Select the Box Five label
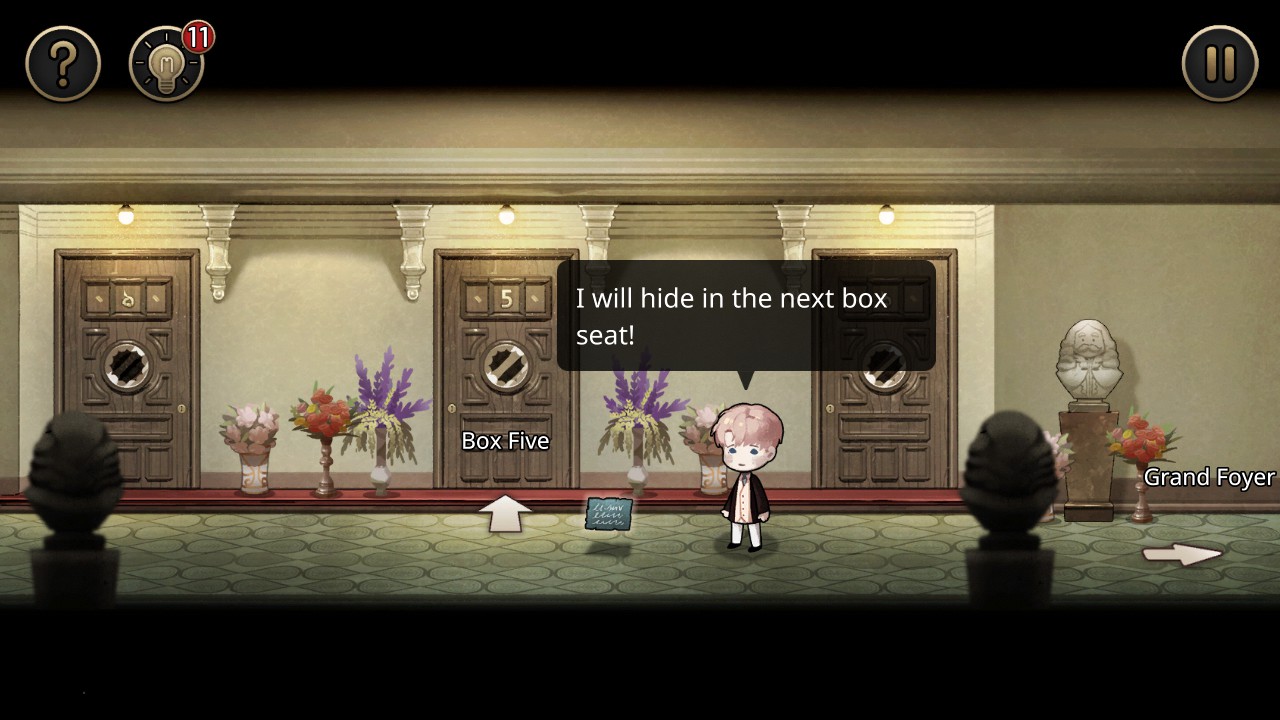 tap(504, 440)
